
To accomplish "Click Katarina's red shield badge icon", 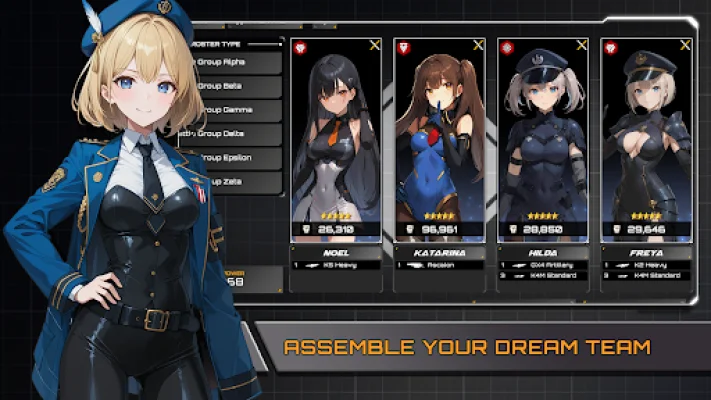I will coord(403,46).
